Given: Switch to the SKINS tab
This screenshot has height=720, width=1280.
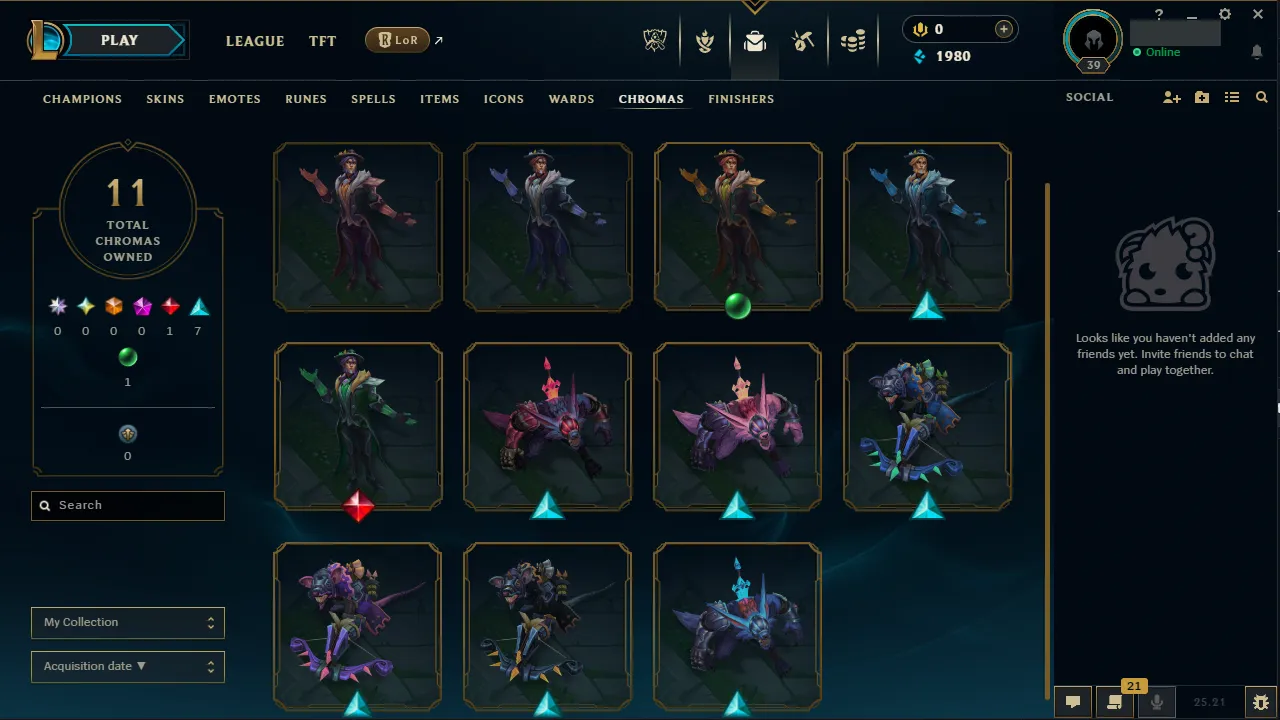Looking at the screenshot, I should pyautogui.click(x=165, y=99).
